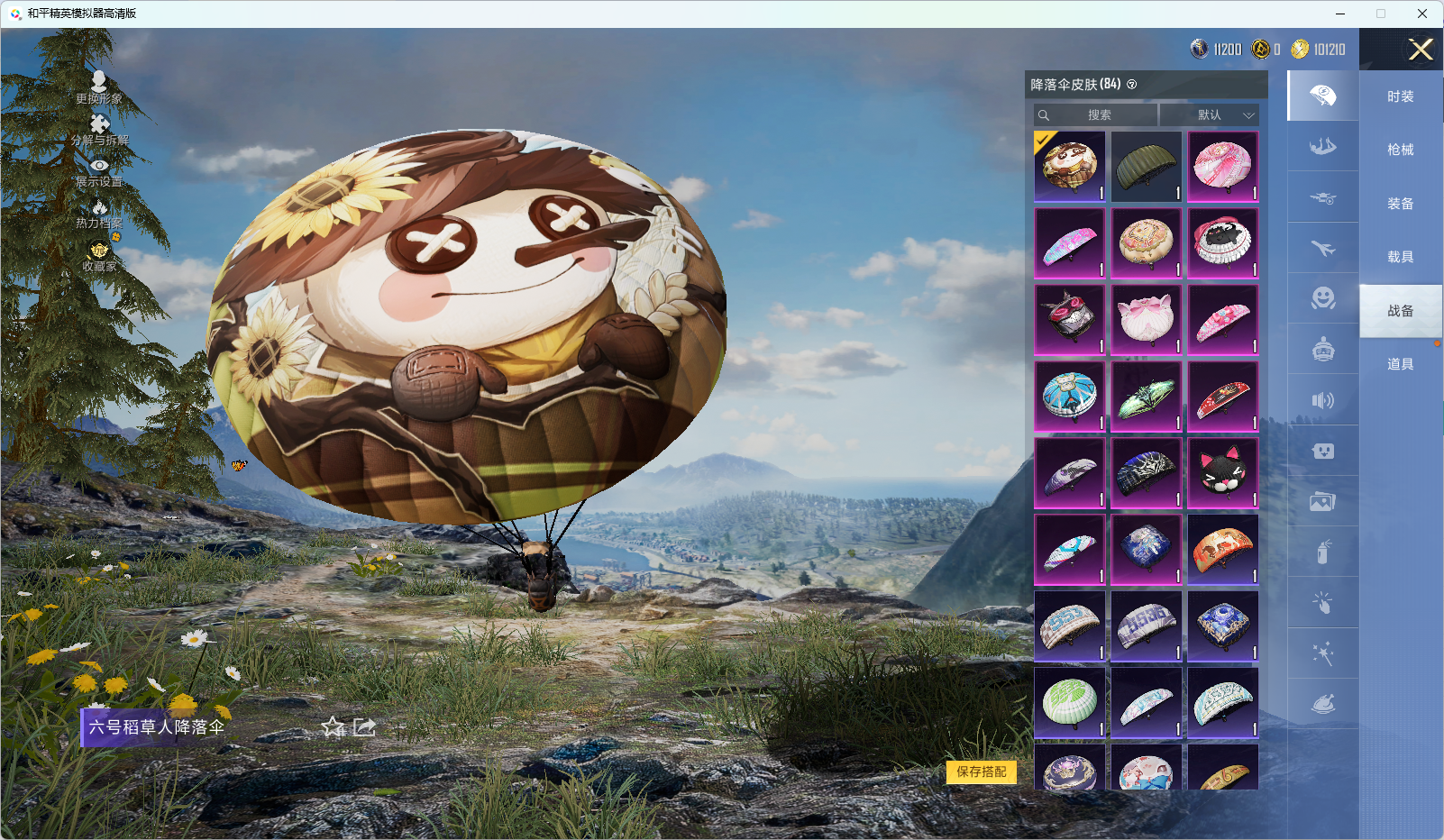Click the 保存搭配 button
This screenshot has height=840, width=1444.
pos(982,772)
